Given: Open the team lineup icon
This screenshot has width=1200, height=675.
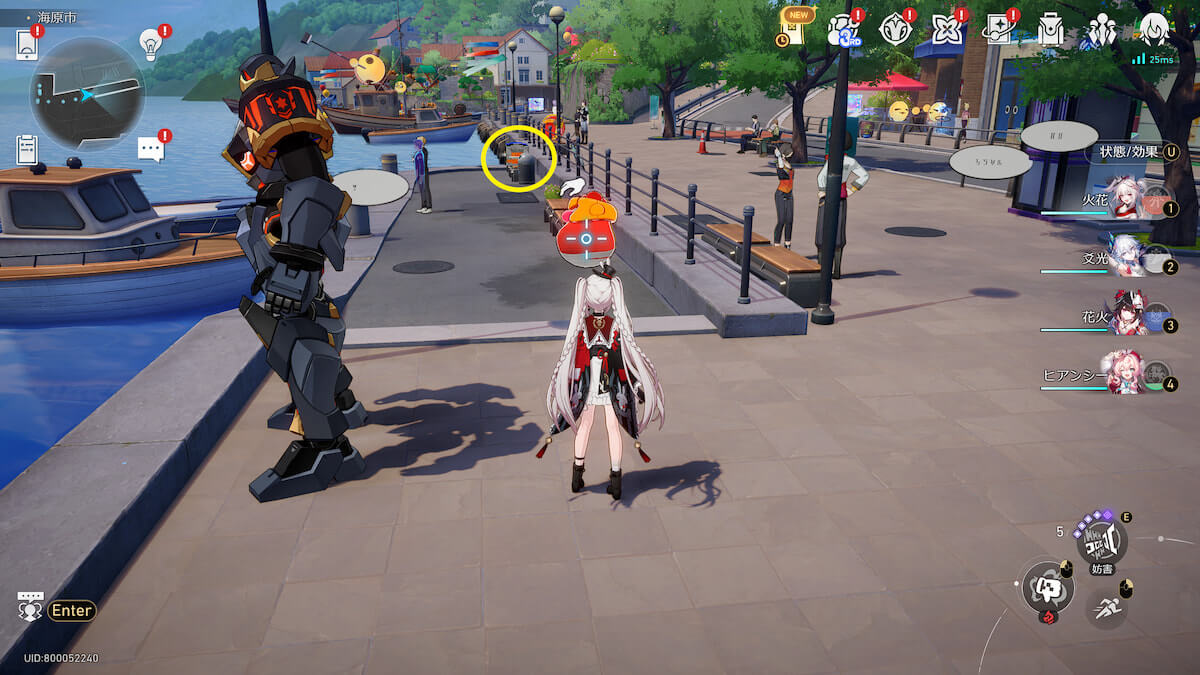Looking at the screenshot, I should 1102,30.
